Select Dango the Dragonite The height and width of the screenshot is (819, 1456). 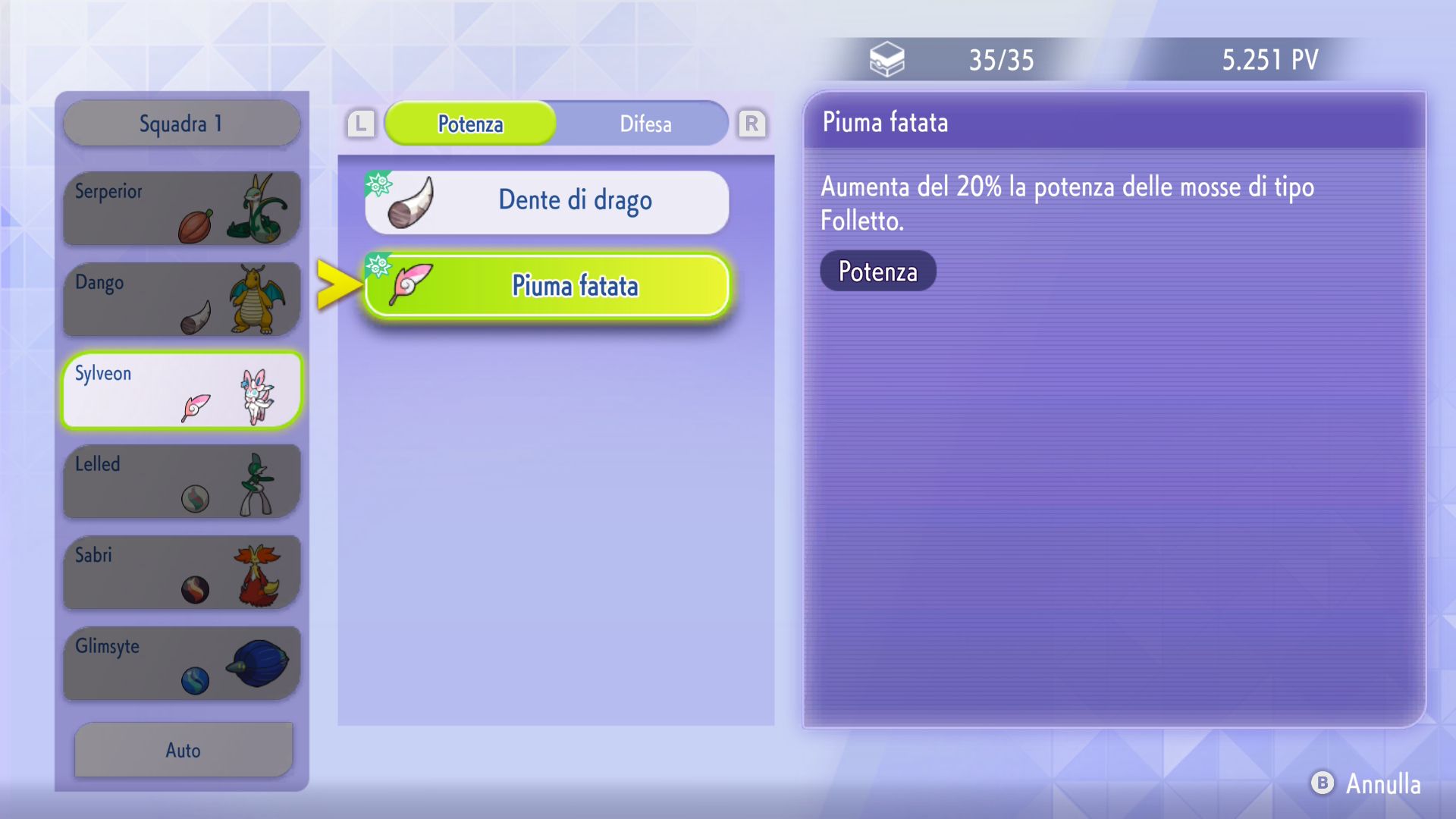pos(181,299)
